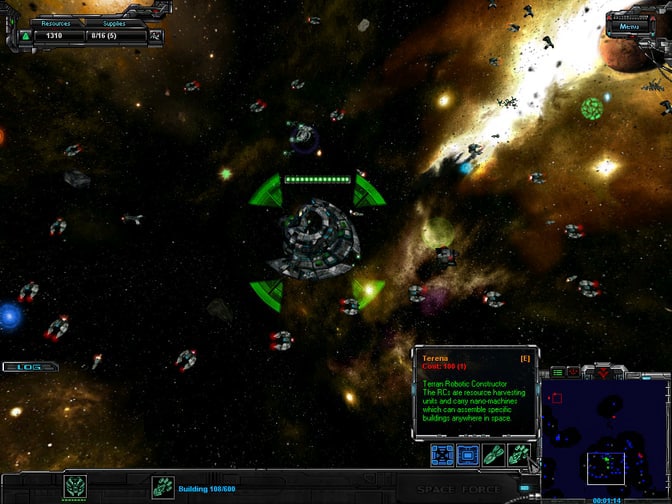Select the space station portrait in bottom bar
This screenshot has height=504, width=672.
(x=76, y=487)
